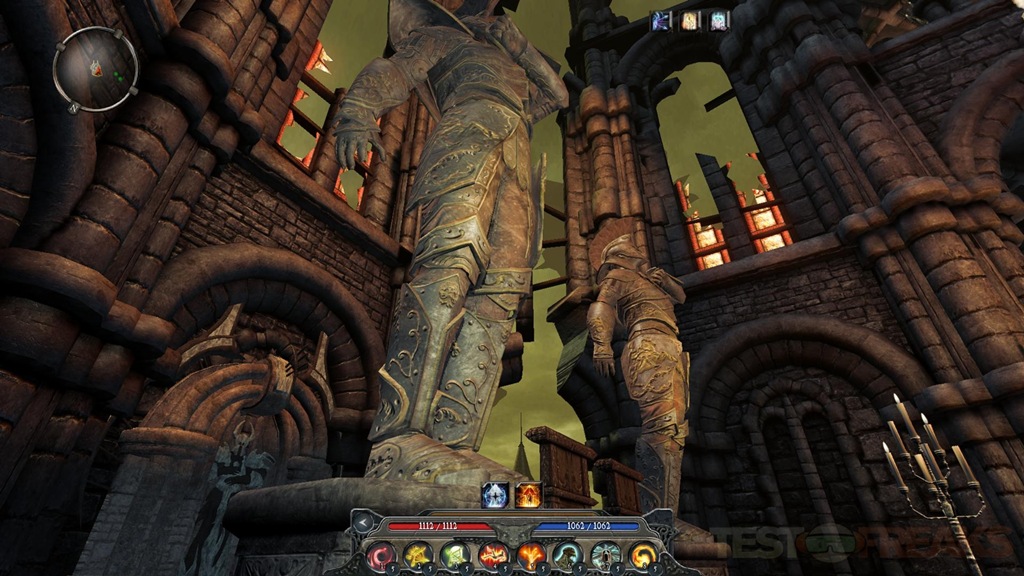Trigger the orange fire eruption skill
Viewport: 1024px width, 576px height.
coord(530,556)
